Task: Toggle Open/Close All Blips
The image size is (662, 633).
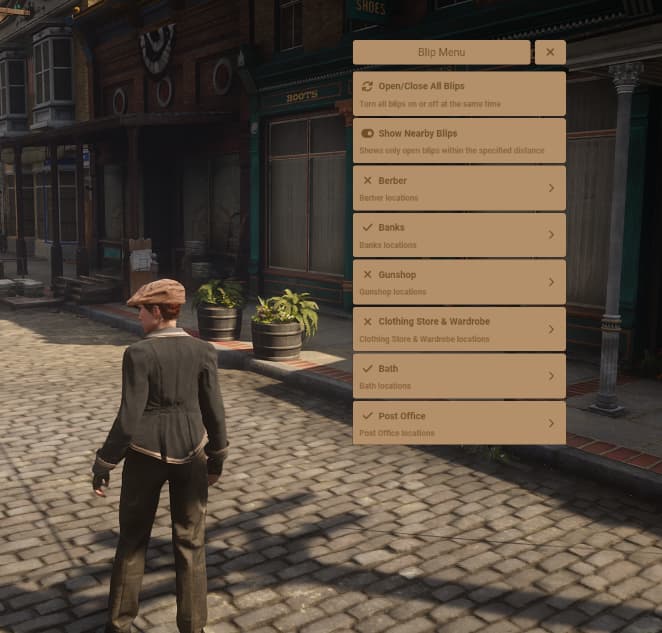Action: tap(459, 94)
